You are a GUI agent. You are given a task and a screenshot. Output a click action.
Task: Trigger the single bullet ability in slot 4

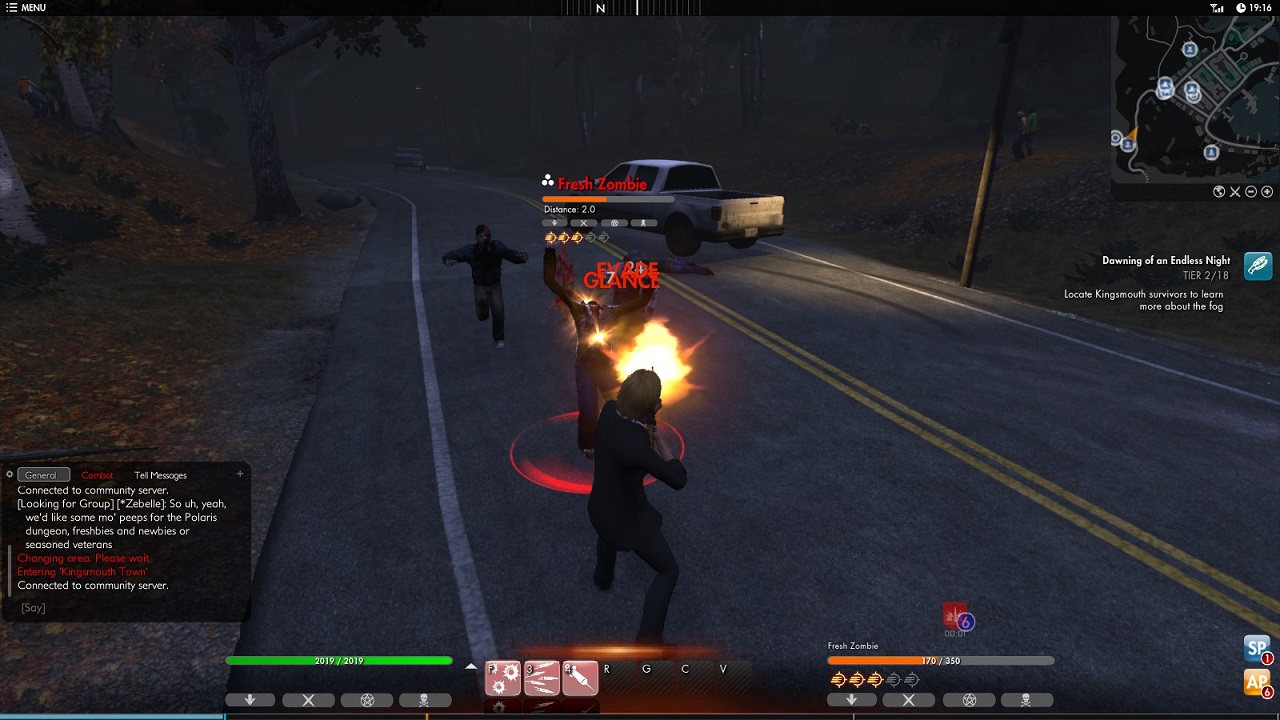click(x=580, y=678)
